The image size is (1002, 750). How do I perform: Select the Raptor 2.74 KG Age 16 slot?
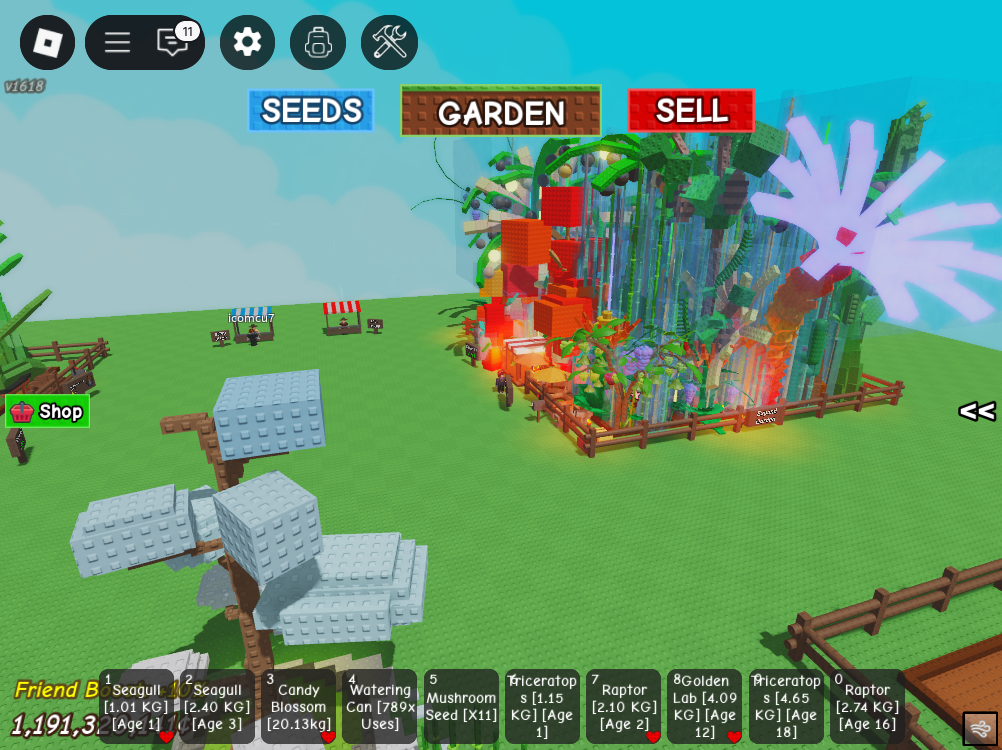(x=867, y=706)
